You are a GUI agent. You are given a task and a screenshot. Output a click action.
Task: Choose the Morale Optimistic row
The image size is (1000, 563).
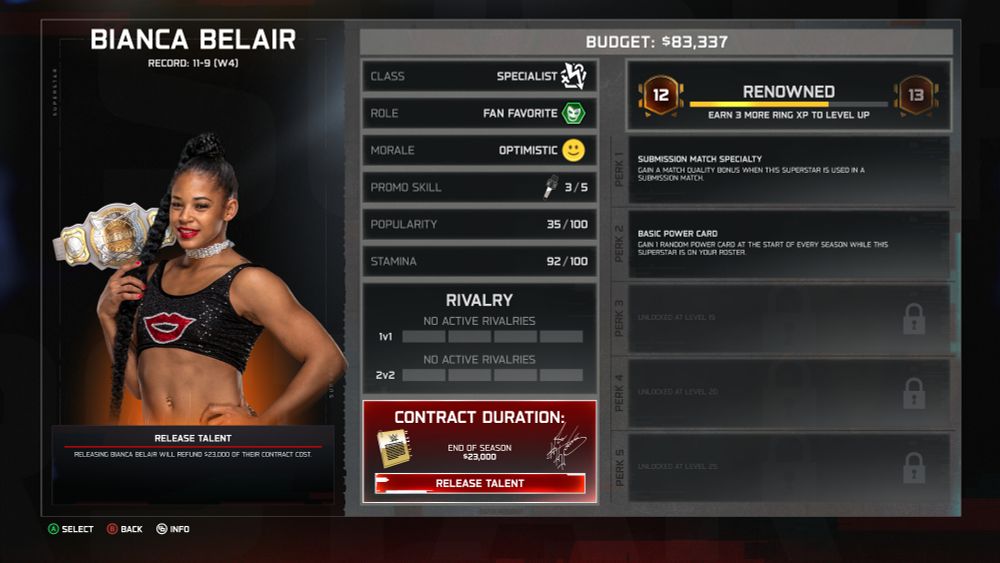(x=479, y=150)
